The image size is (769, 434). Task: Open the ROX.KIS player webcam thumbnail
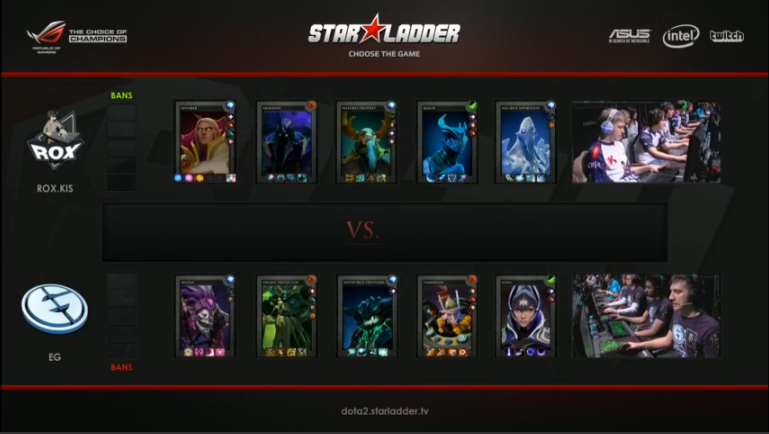tap(646, 141)
